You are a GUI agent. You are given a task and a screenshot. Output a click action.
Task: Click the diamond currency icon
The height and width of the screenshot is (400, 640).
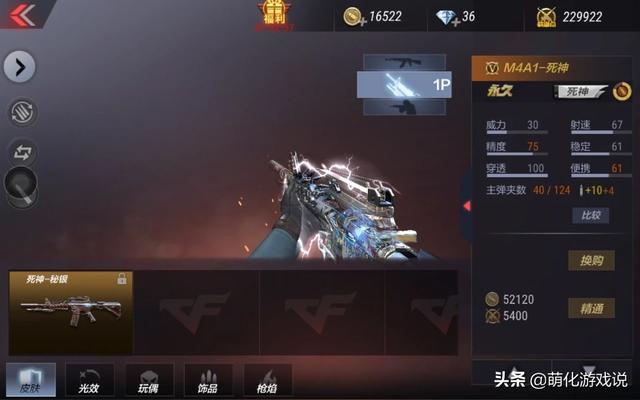[x=445, y=16]
